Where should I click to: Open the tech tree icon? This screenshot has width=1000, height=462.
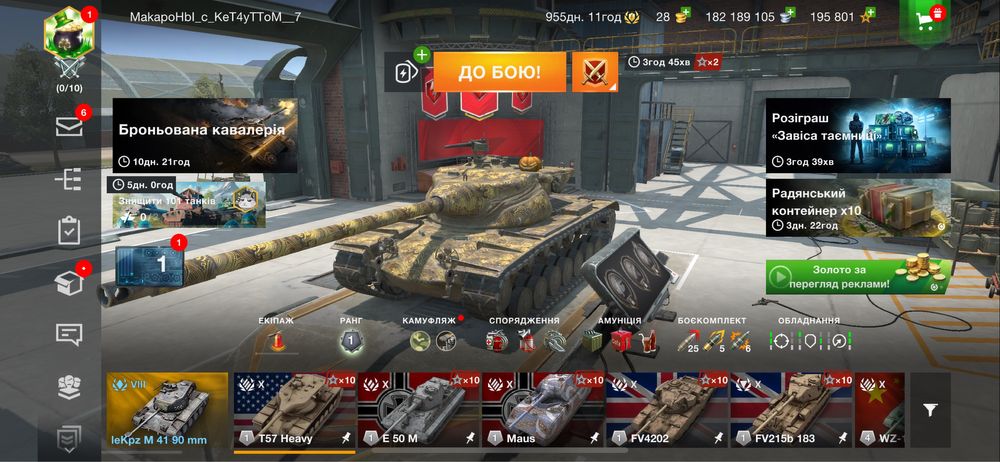pos(68,179)
